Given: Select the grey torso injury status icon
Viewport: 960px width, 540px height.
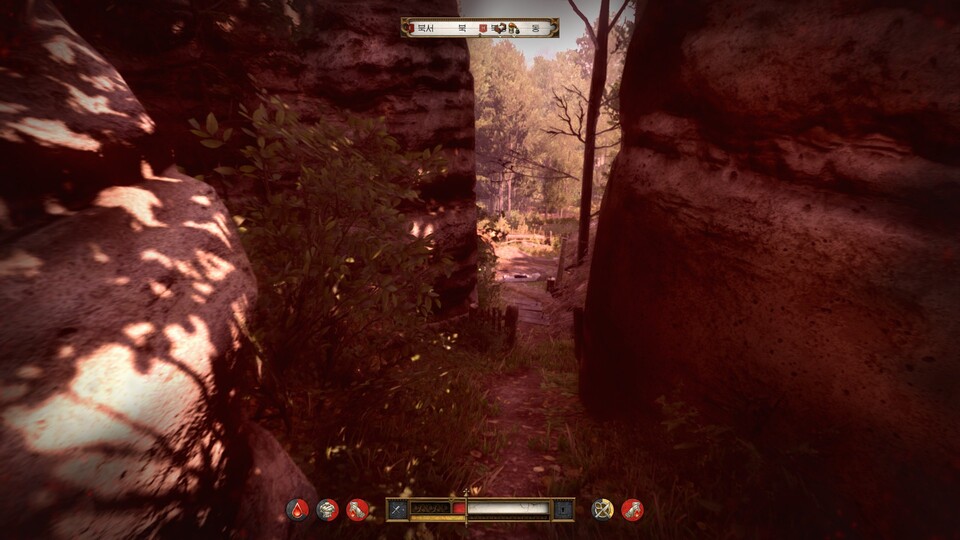Looking at the screenshot, I should (x=327, y=510).
